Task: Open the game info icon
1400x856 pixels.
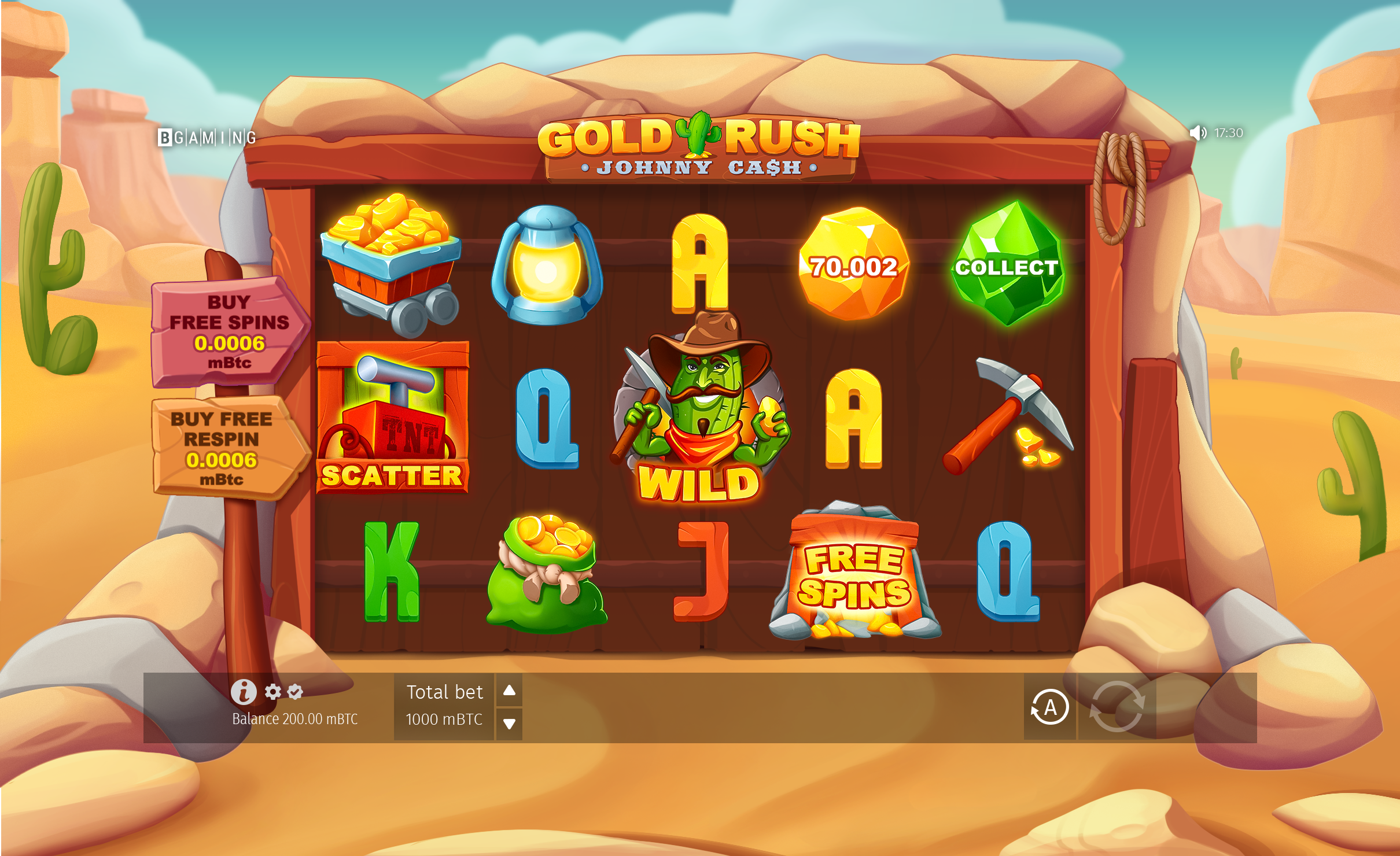Action: [x=244, y=691]
